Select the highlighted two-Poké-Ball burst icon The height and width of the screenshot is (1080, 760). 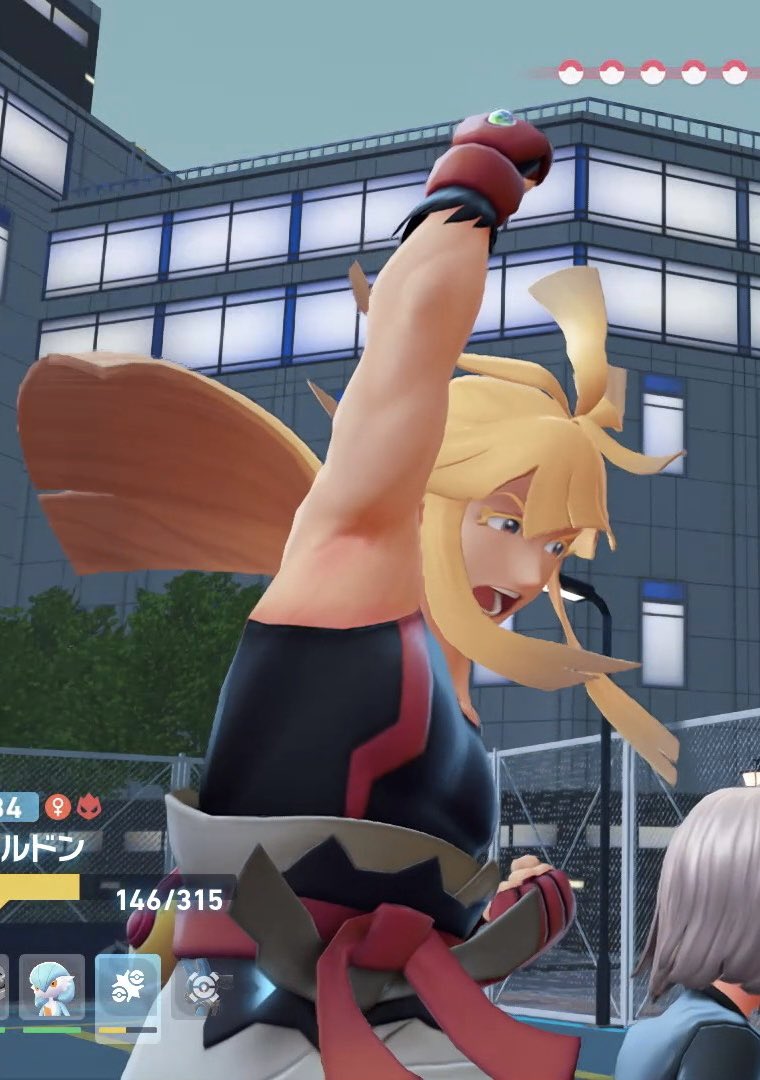point(127,988)
